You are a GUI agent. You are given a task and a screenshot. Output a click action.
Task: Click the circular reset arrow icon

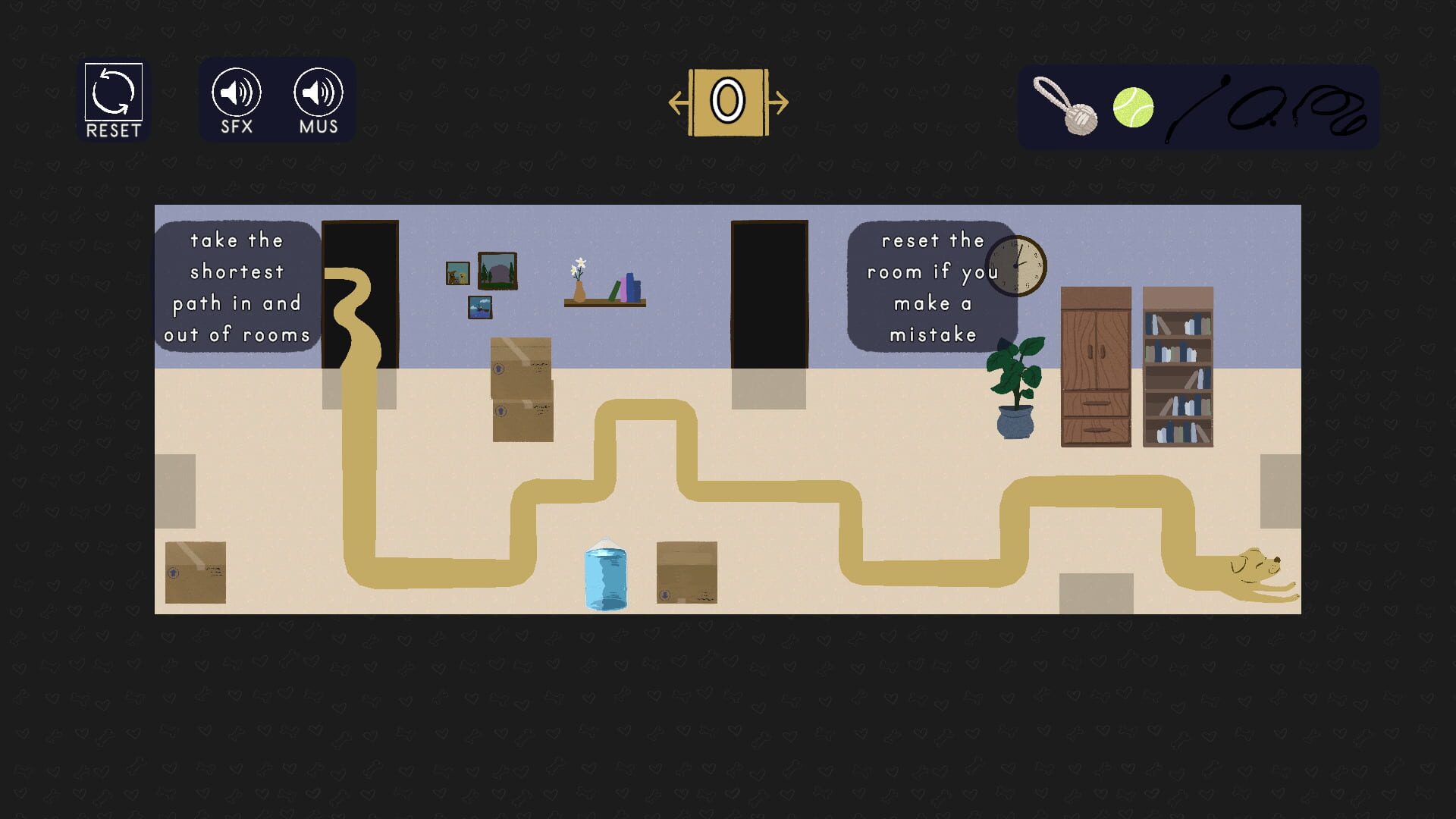tap(112, 93)
